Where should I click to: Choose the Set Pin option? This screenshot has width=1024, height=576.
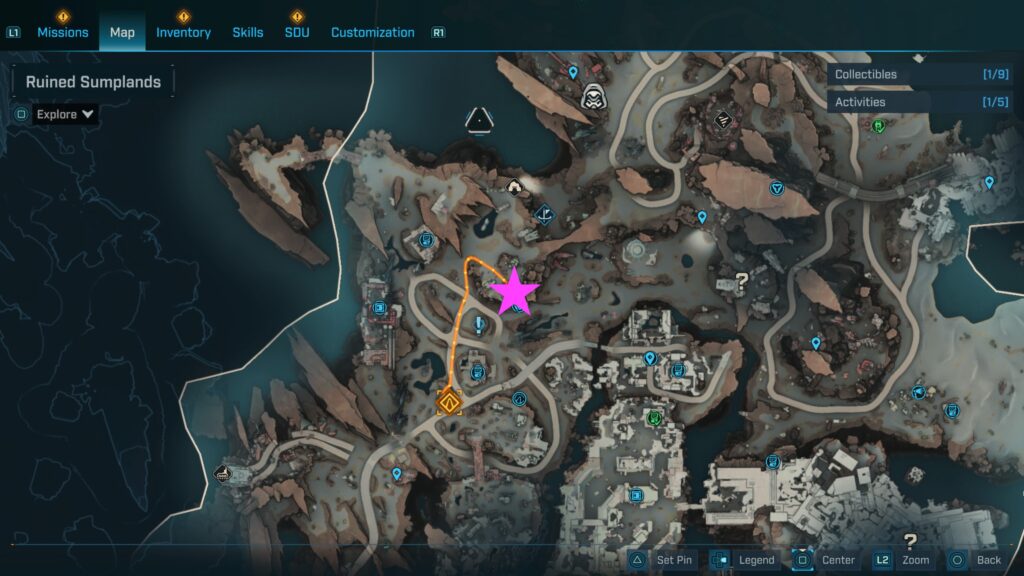coord(662,560)
